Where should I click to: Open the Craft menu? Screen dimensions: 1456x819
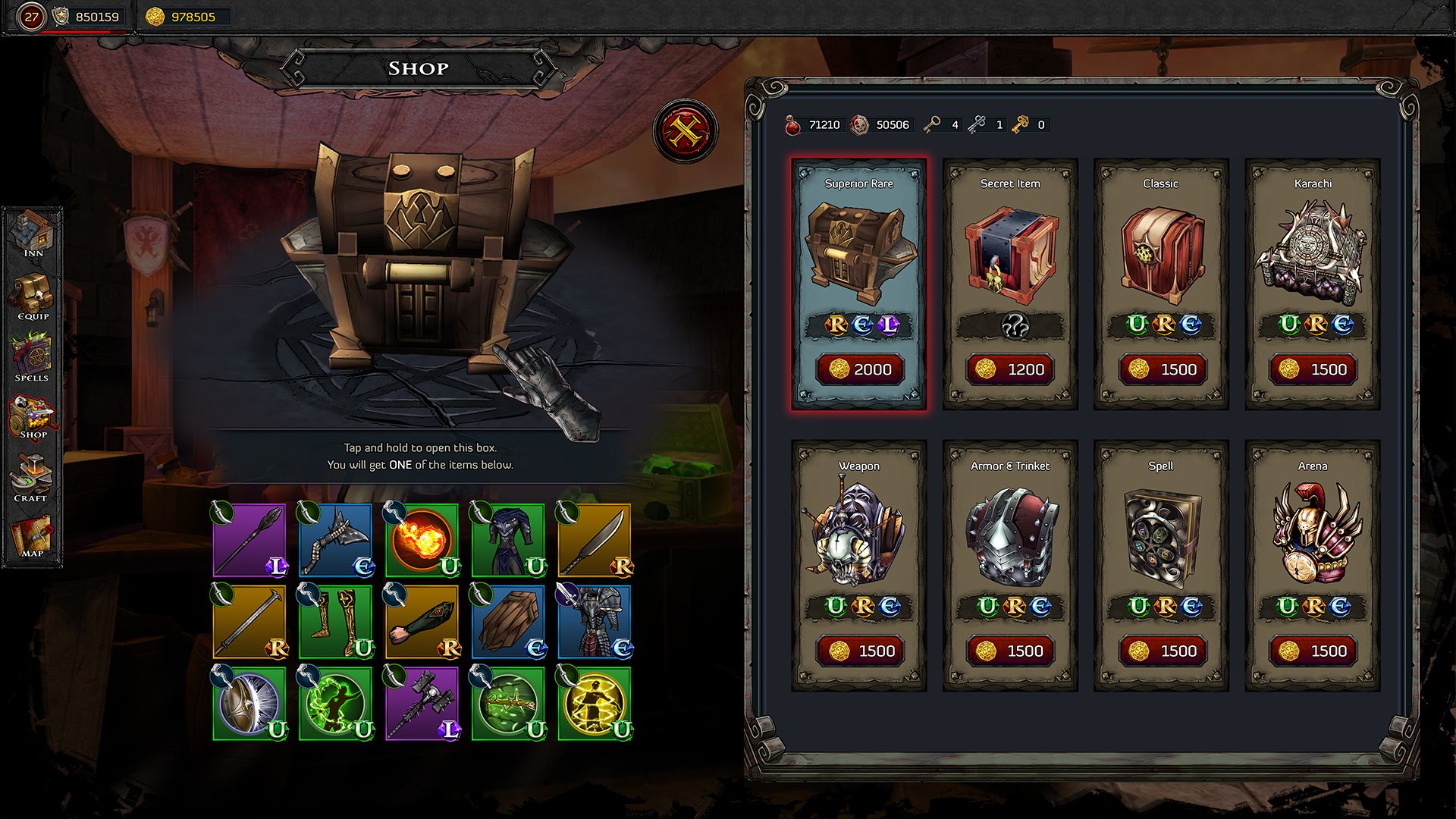tap(33, 478)
